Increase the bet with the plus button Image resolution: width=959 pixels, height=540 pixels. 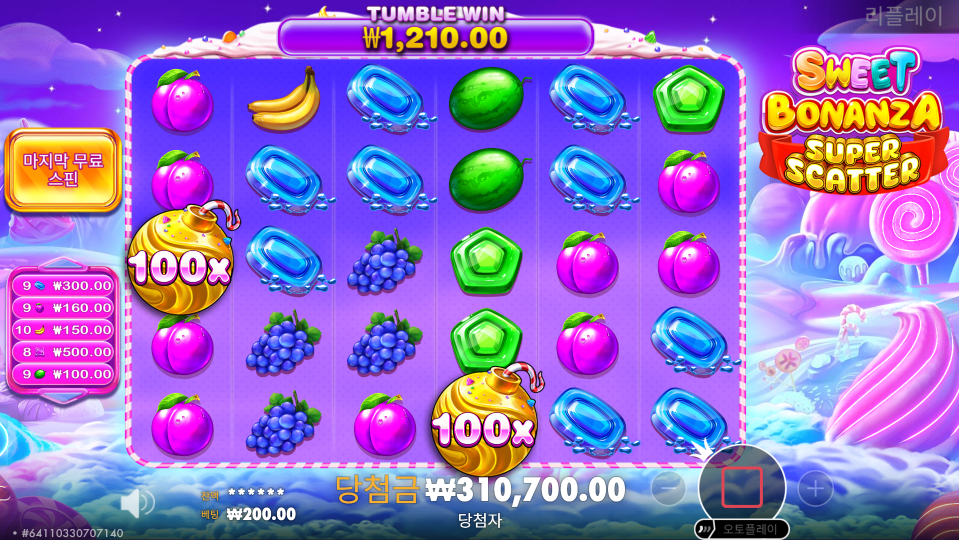pyautogui.click(x=815, y=488)
